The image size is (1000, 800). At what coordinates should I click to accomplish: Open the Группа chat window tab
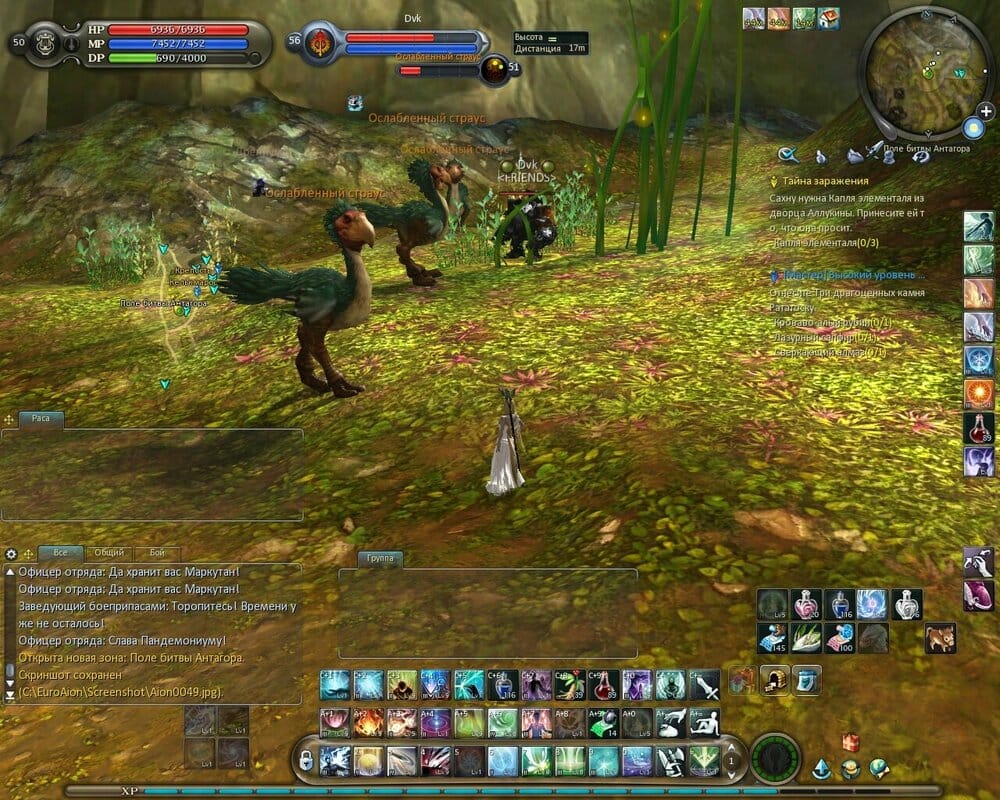tap(379, 558)
